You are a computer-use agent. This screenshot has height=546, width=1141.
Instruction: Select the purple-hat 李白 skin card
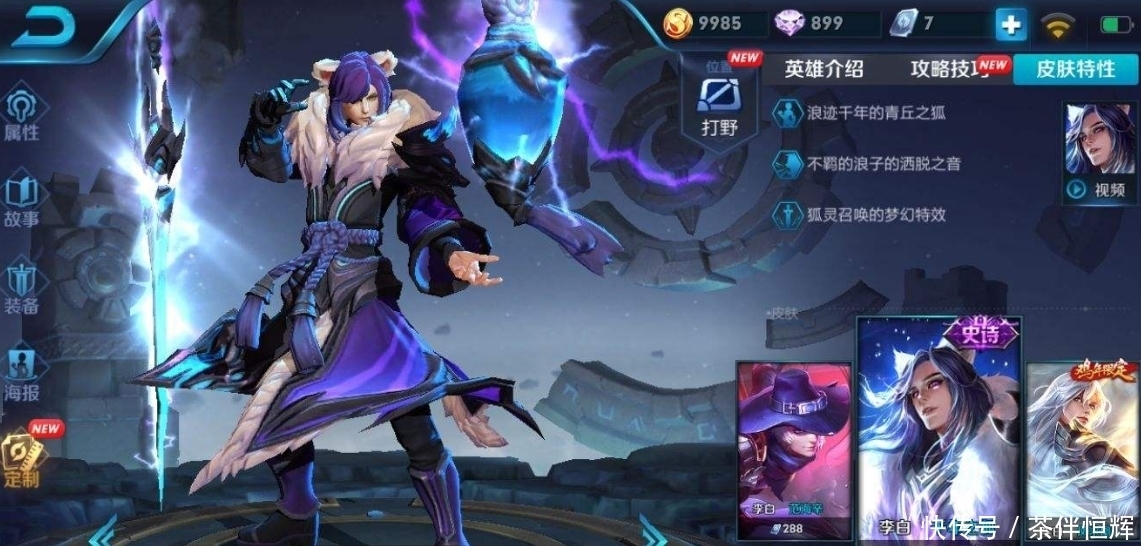pos(794,450)
